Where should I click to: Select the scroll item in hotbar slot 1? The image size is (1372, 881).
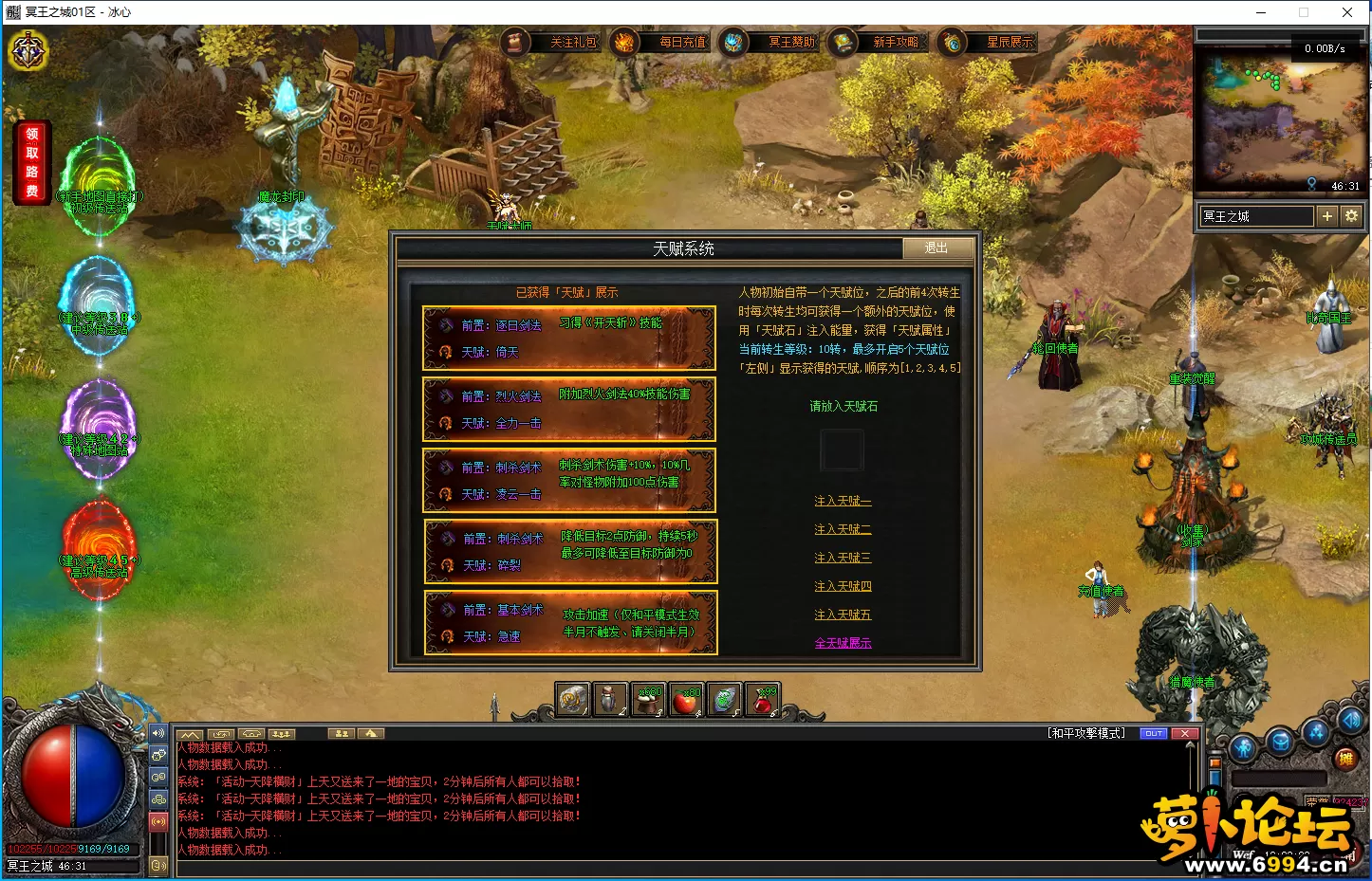[572, 700]
